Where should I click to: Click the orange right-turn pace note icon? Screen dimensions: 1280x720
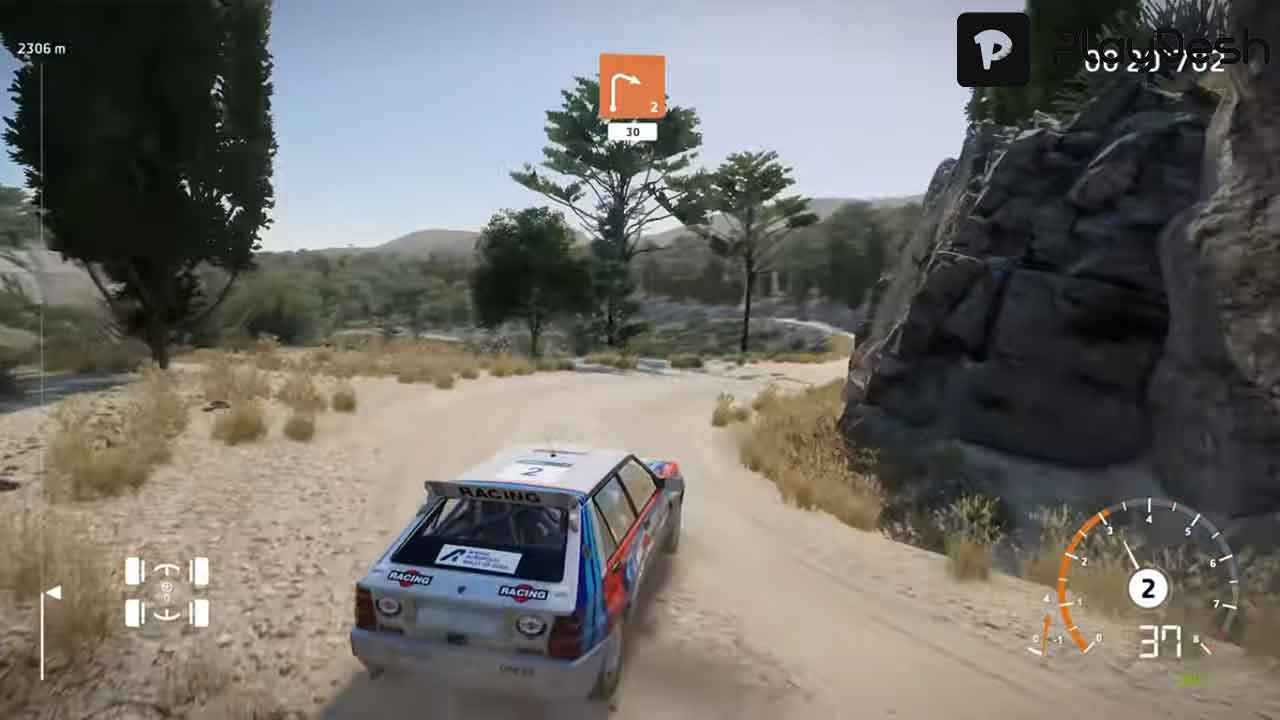pos(632,87)
